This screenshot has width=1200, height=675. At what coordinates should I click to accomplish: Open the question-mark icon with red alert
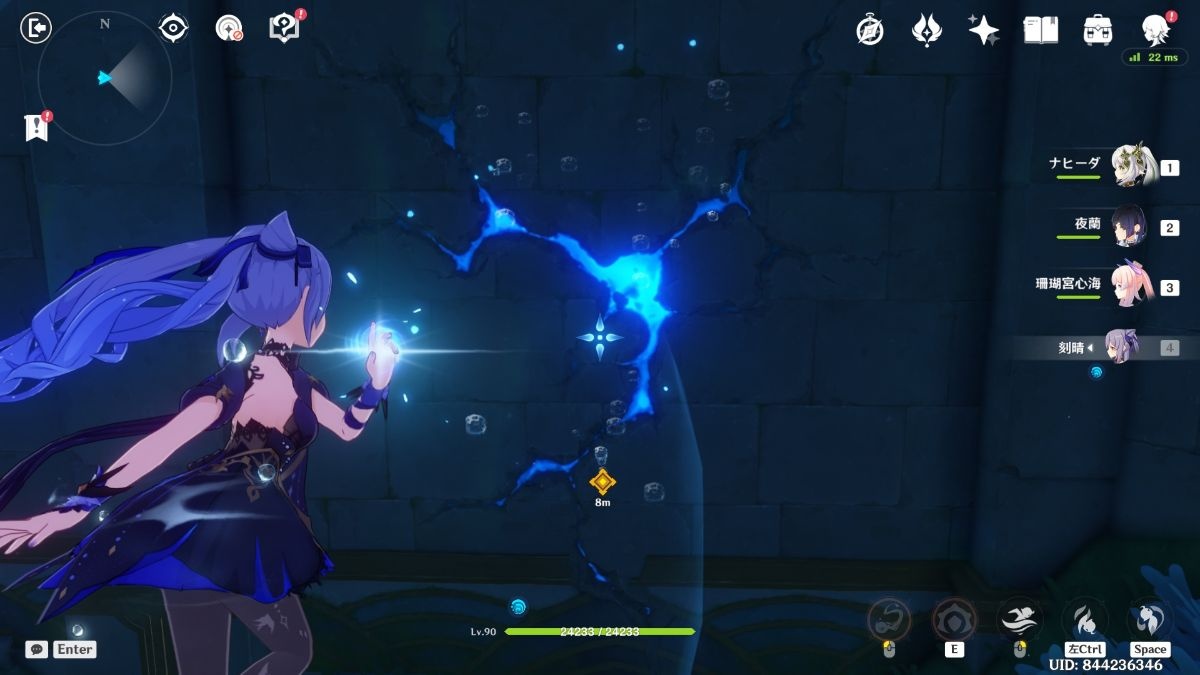point(285,28)
